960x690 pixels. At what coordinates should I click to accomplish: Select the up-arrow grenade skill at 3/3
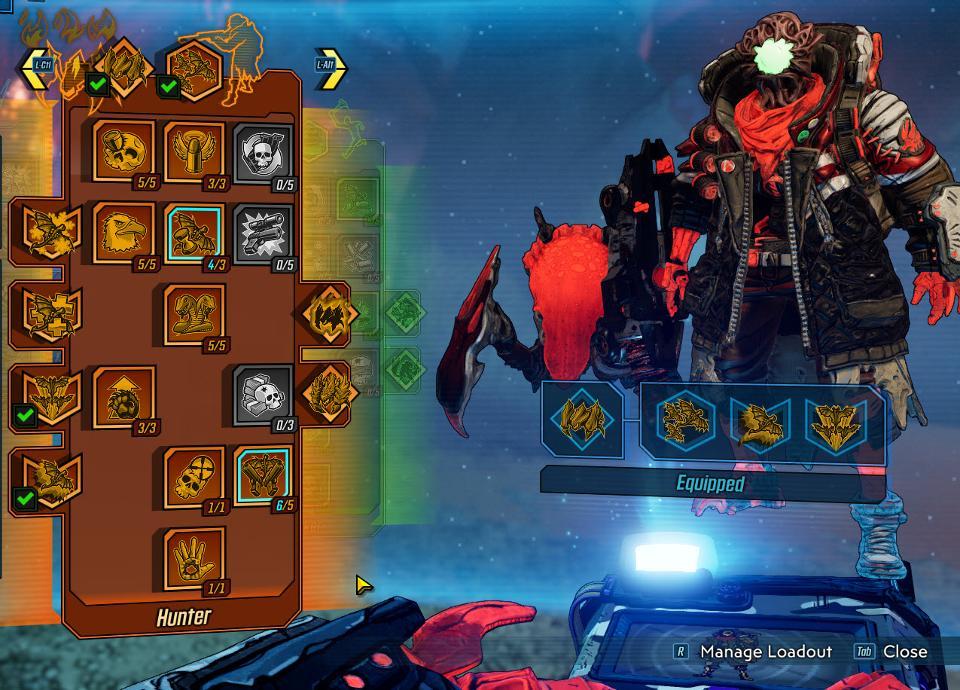[124, 396]
